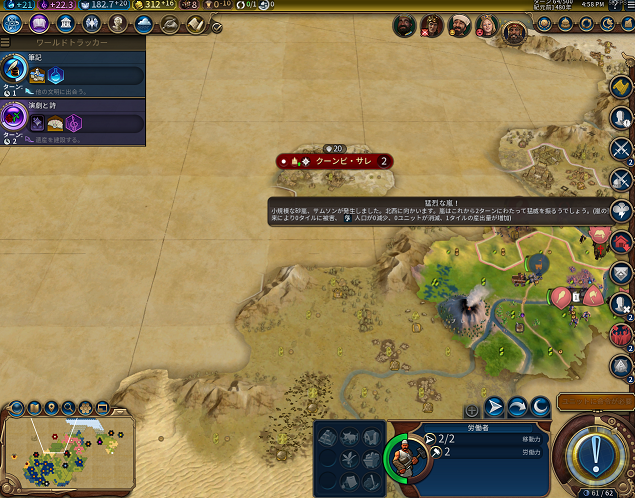Viewport: 635px width, 498px height.
Task: Open the technology tree button
Action: (x=13, y=23)
